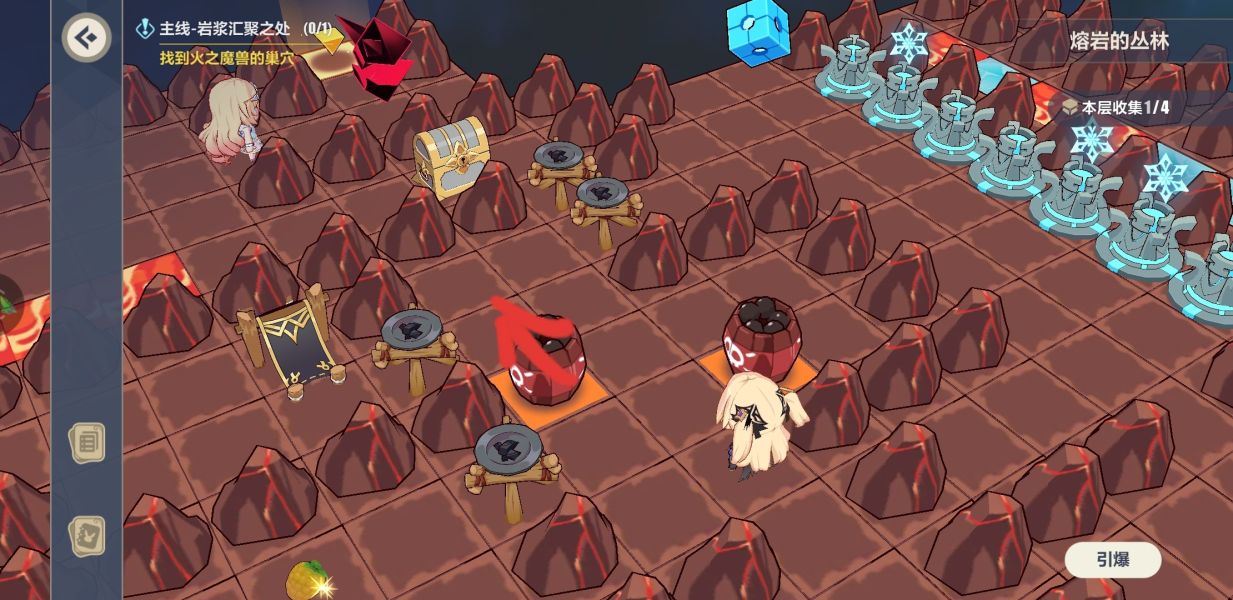This screenshot has height=600, width=1233.
Task: Open the card icon on the sidebar
Action: [87, 536]
